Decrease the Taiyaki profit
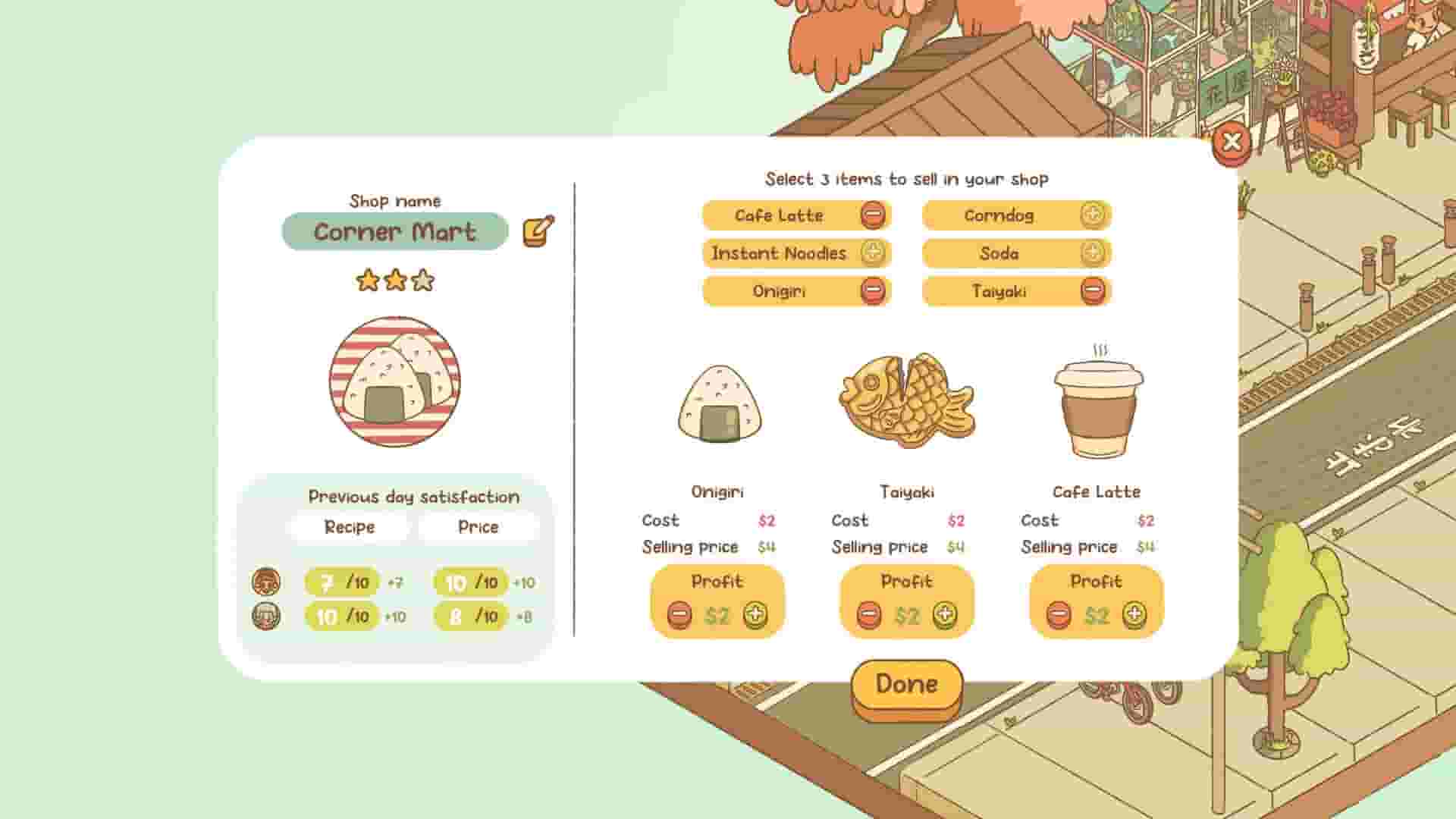The width and height of the screenshot is (1456, 819). pyautogui.click(x=867, y=615)
